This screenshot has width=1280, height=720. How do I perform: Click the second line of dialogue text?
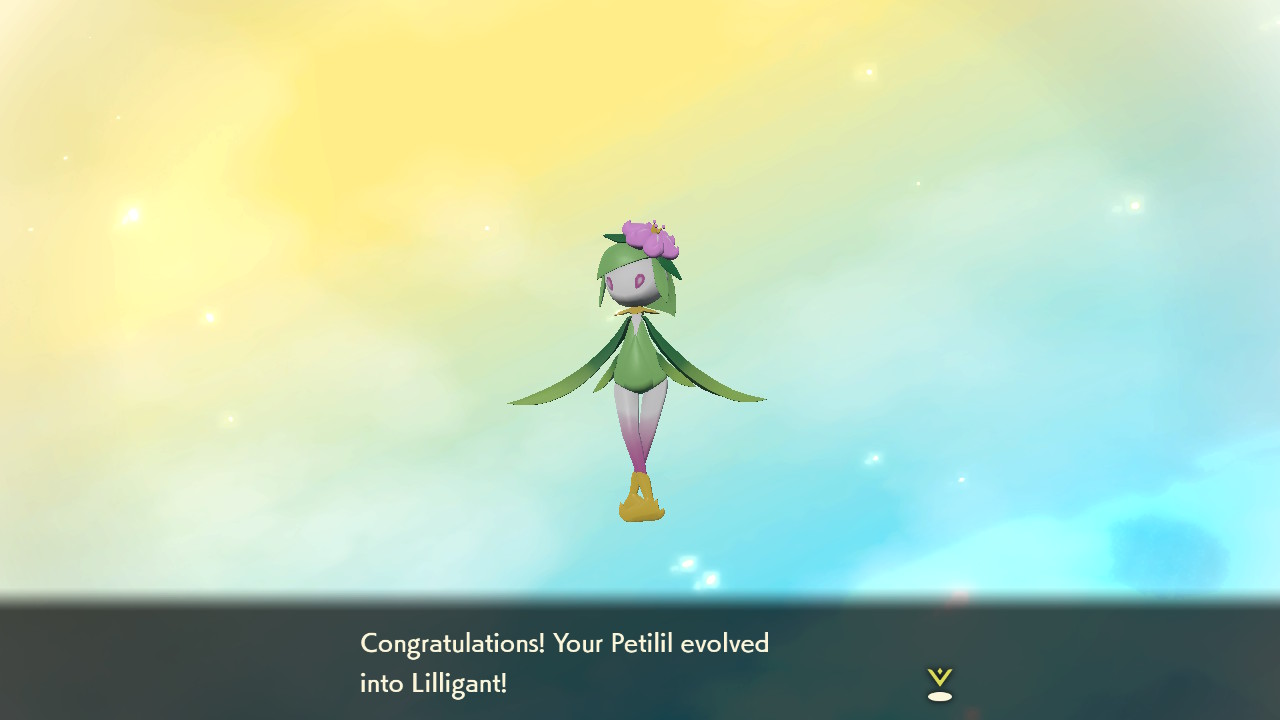432,685
